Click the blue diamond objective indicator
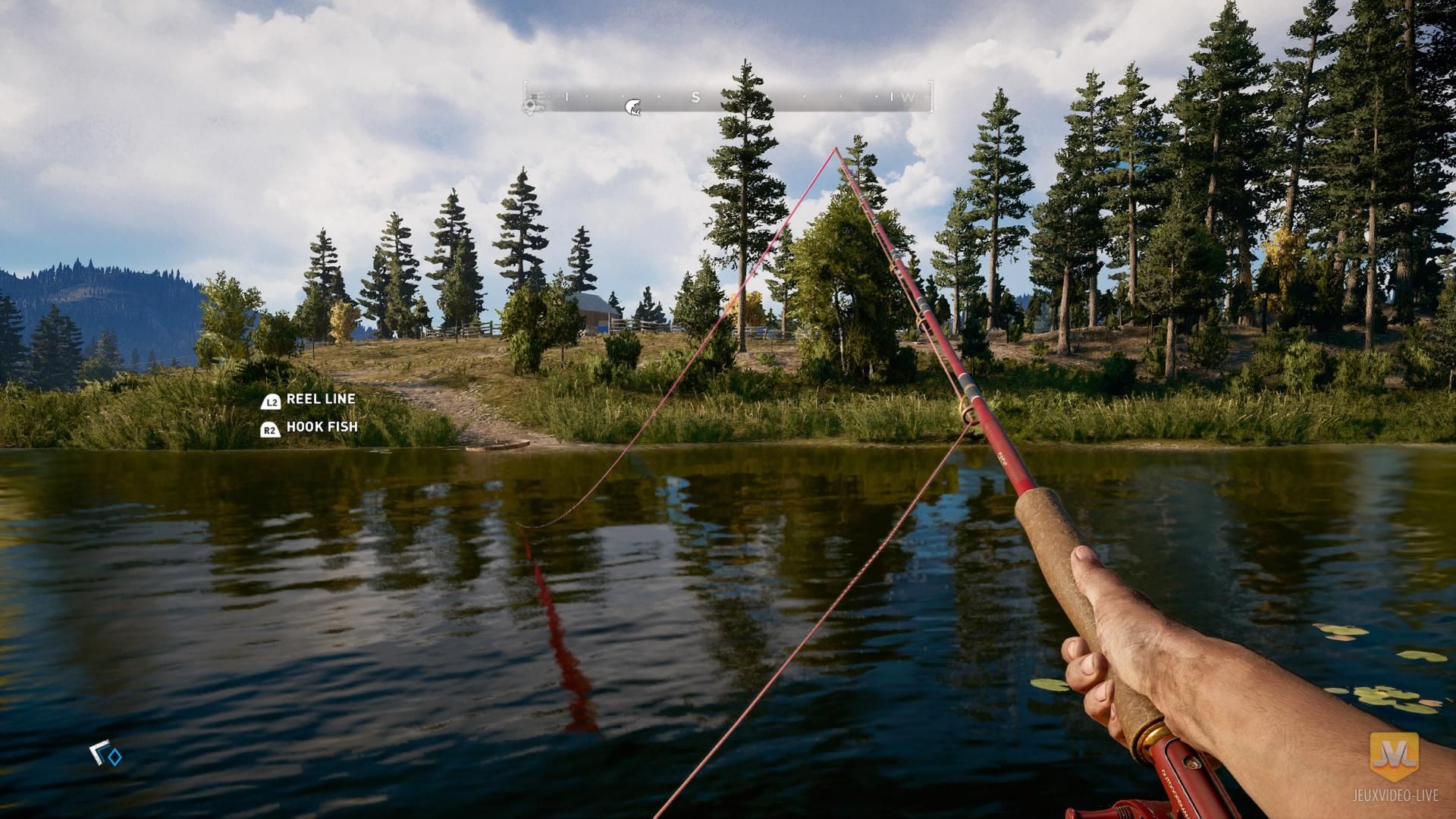The image size is (1456, 819). [115, 756]
